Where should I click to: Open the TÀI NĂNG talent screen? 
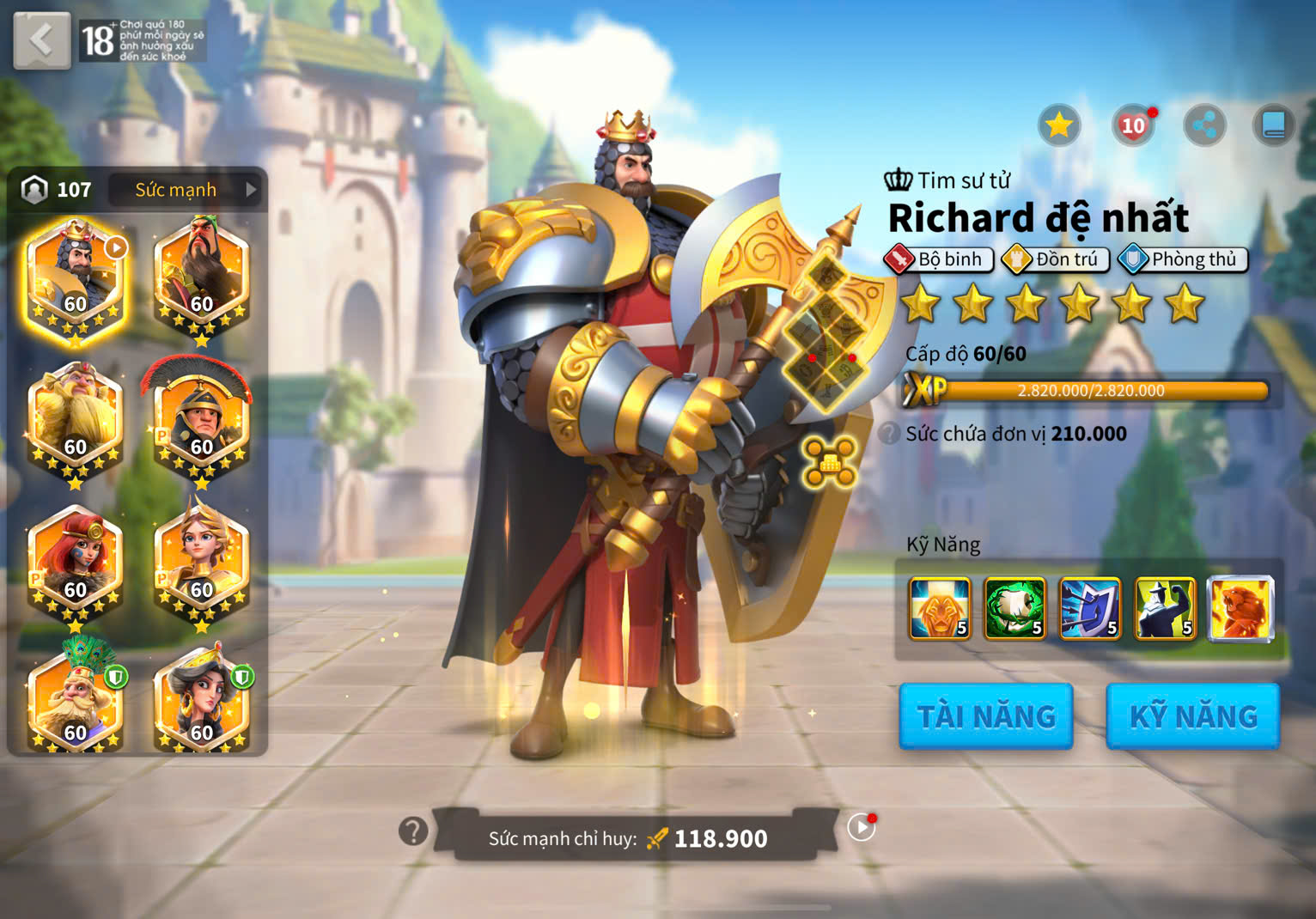tap(985, 716)
